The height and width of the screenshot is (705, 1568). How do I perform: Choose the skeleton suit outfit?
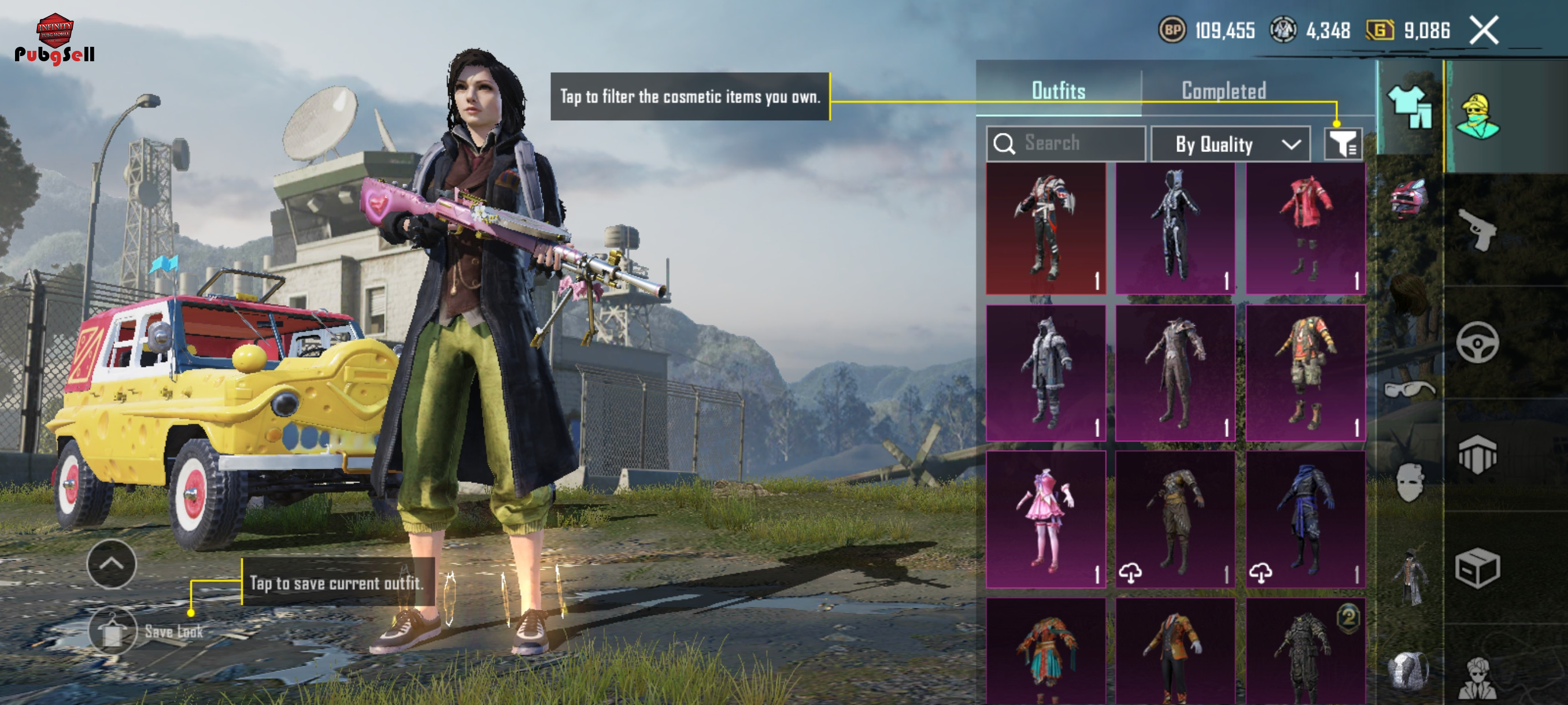pos(1175,229)
